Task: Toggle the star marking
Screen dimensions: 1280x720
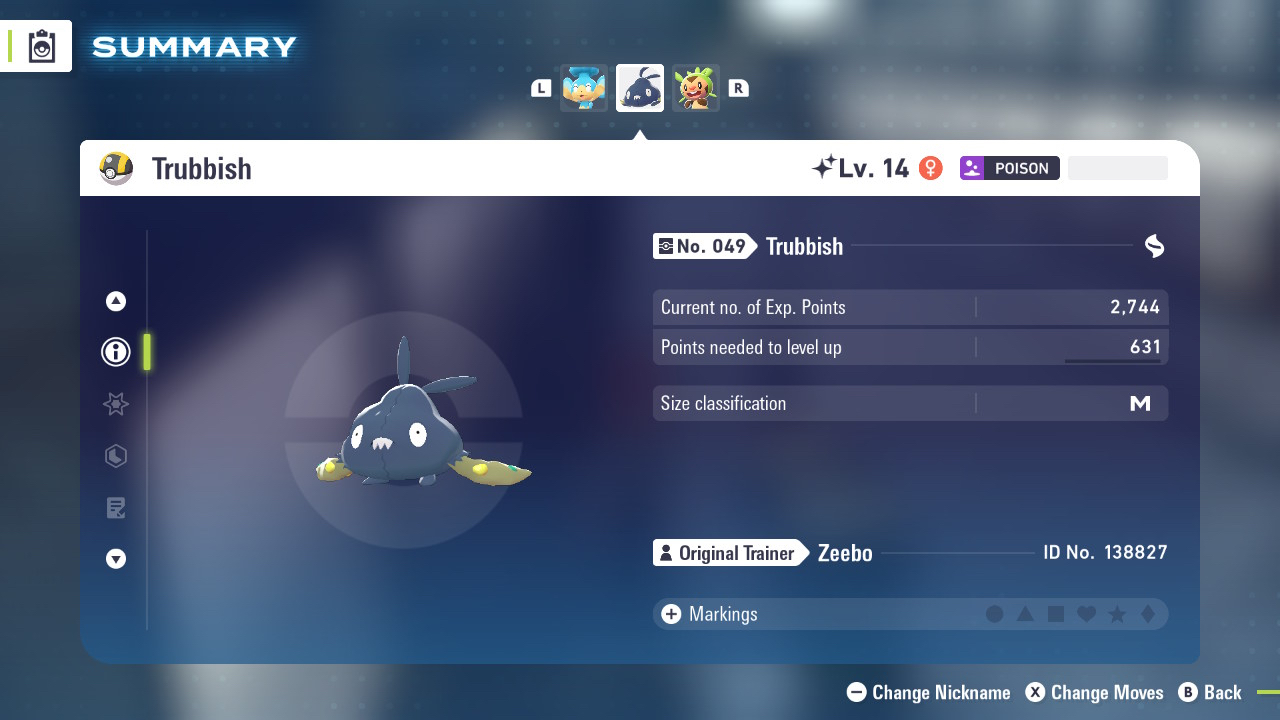Action: (1117, 614)
